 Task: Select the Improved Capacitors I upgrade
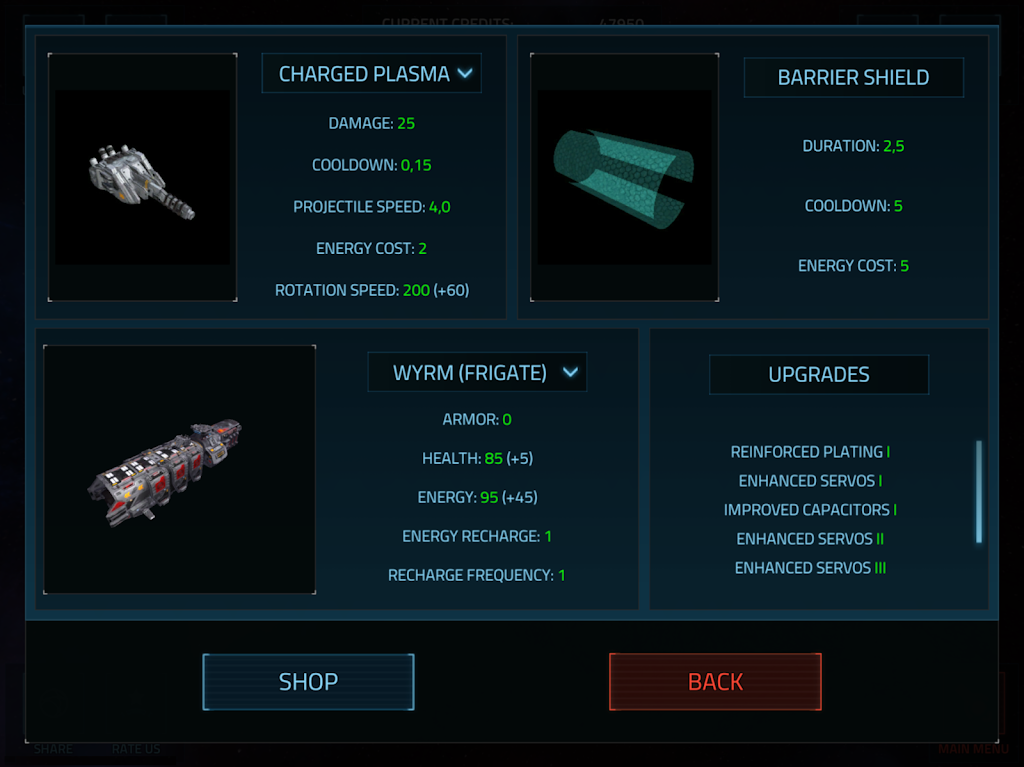(x=810, y=510)
